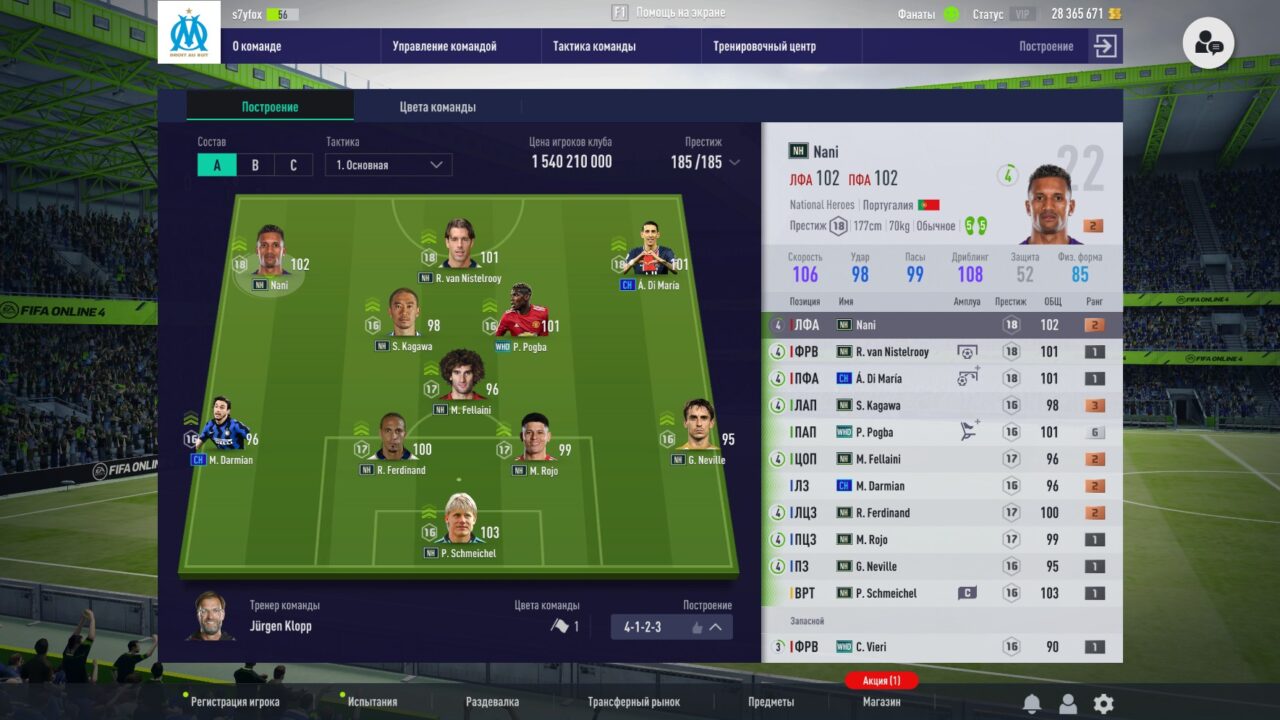This screenshot has height=720, width=1280.
Task: Open Трансферный рынок from the bottom bar
Action: [x=637, y=701]
